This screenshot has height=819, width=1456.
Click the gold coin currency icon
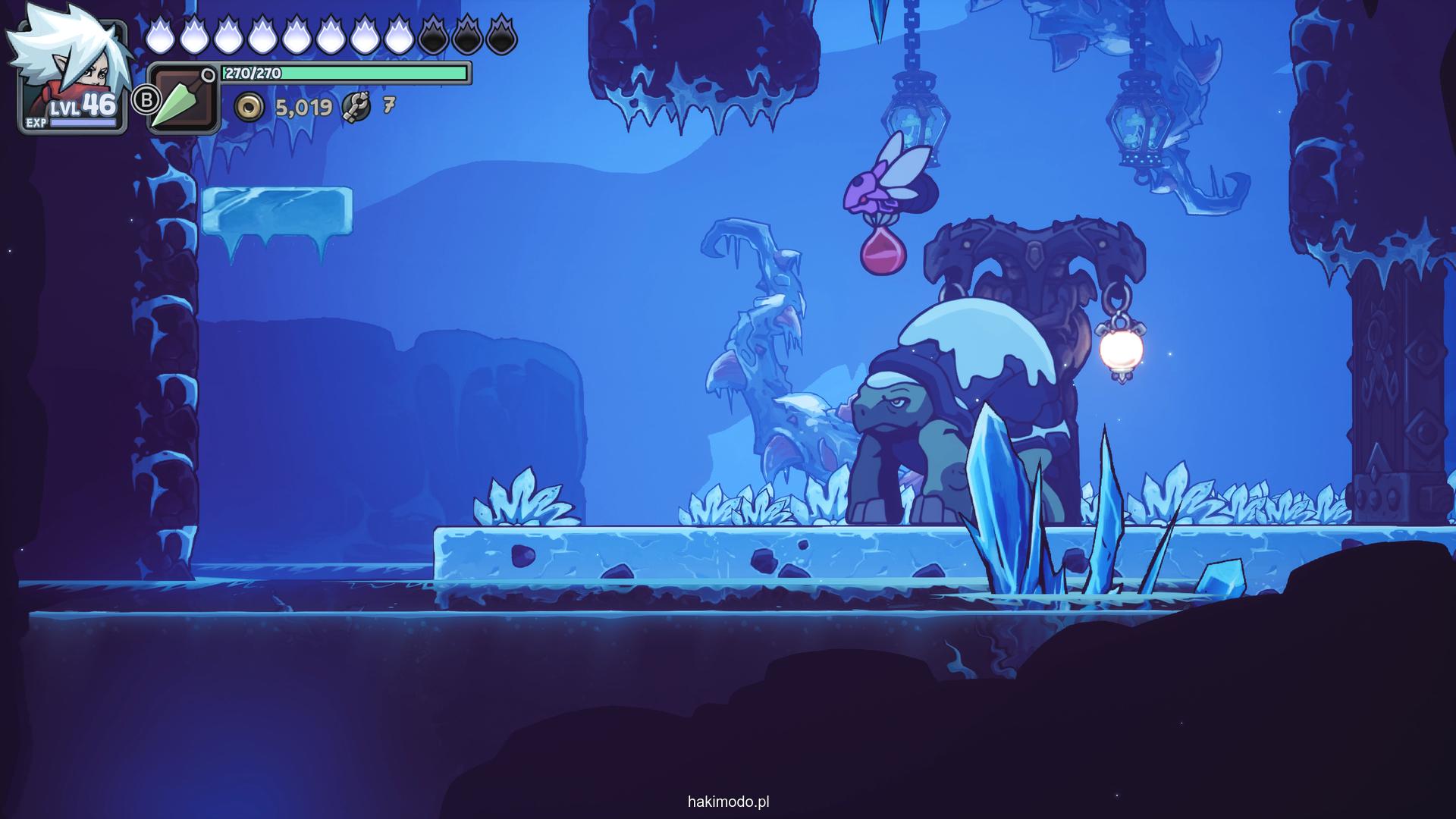pyautogui.click(x=249, y=108)
